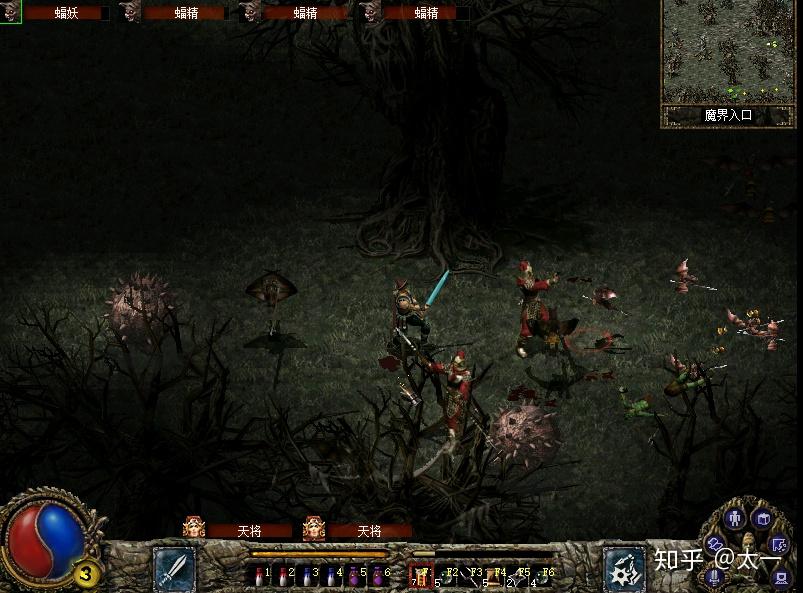Screen dimensions: 803x593
Task: Select the sword attack skill slot
Action: [x=173, y=567]
